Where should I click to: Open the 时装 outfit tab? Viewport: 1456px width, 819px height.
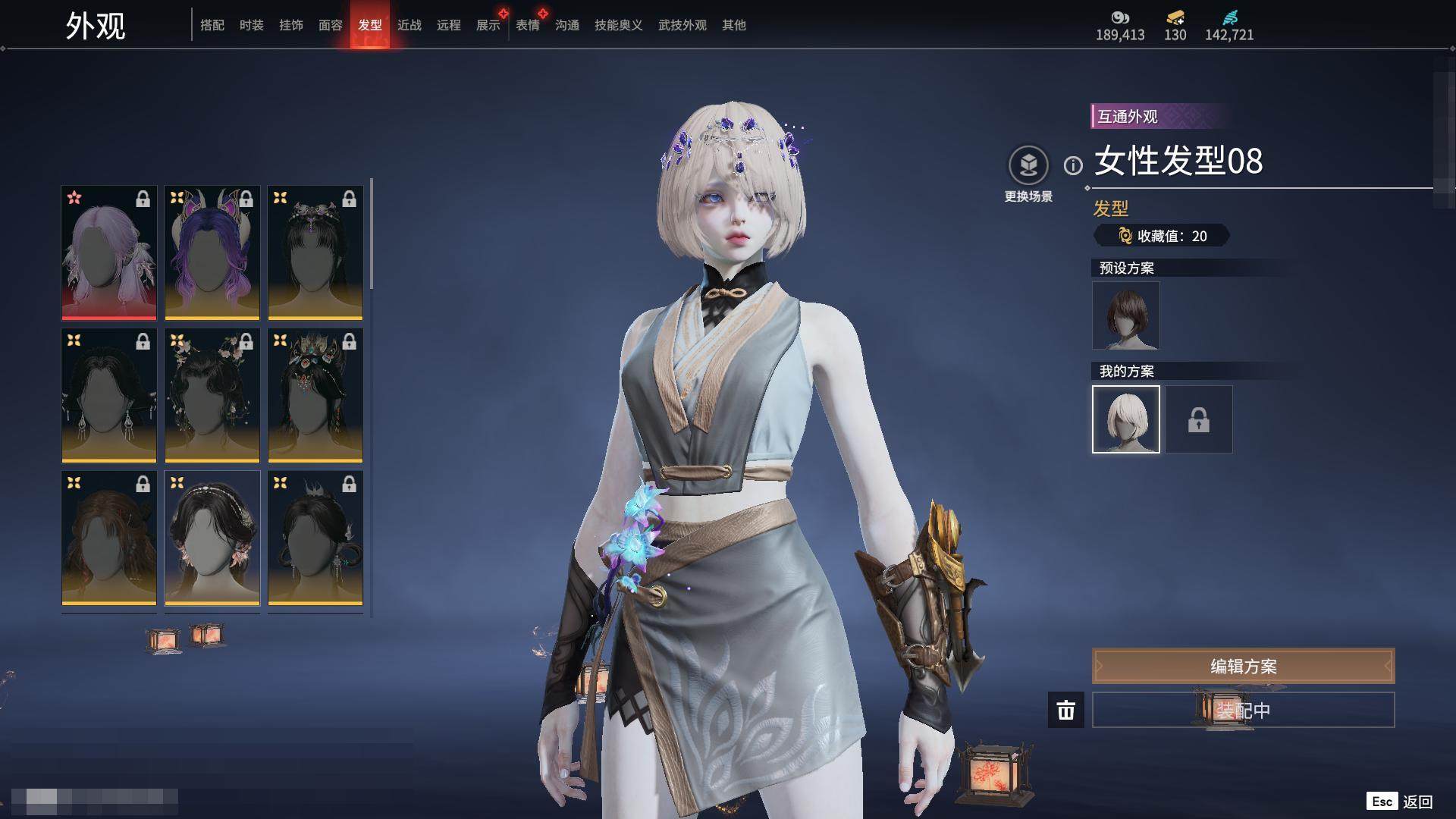click(252, 25)
